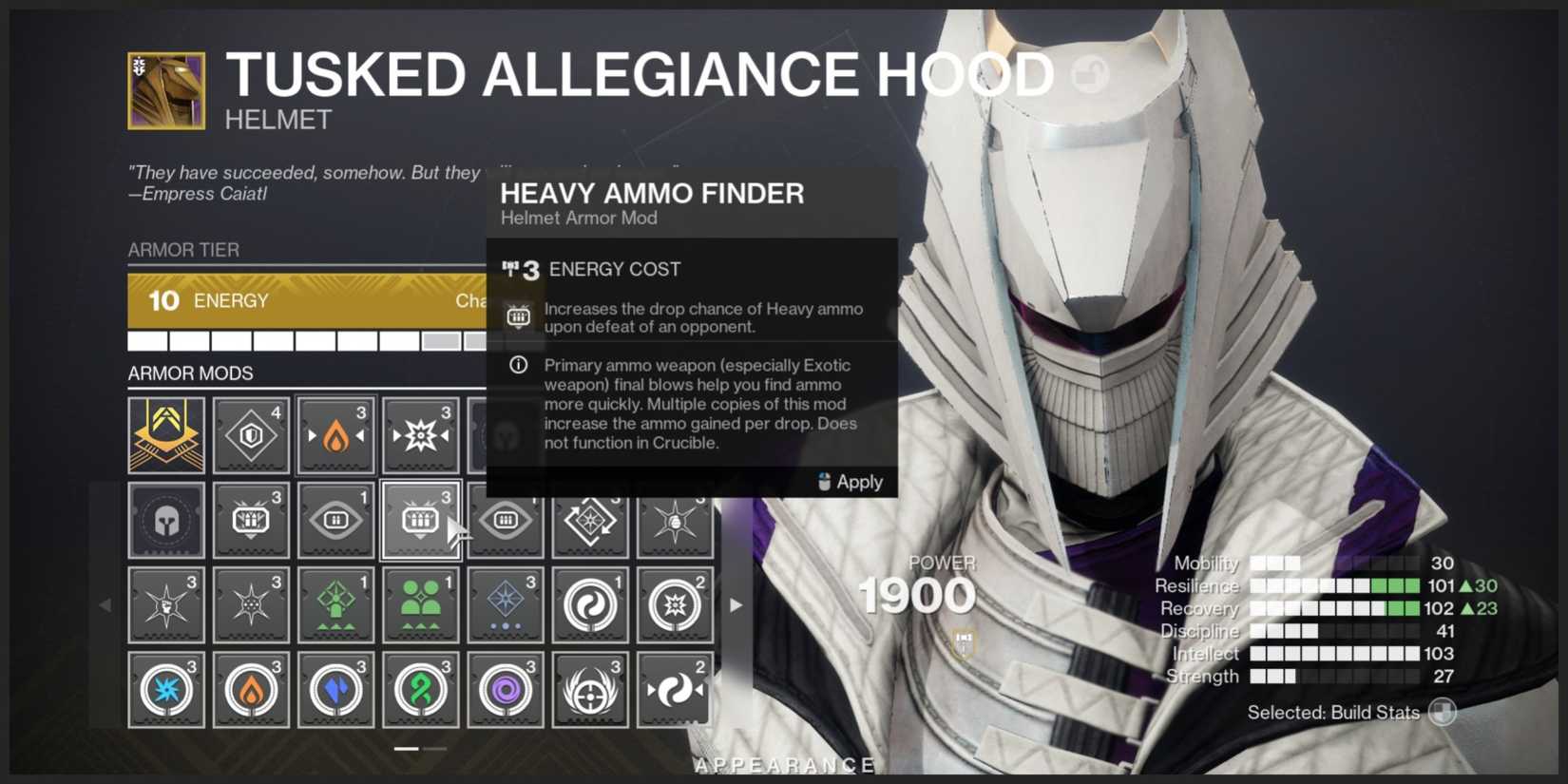Select the Hands-On fist mod
The width and height of the screenshot is (1568, 784).
pos(166,604)
